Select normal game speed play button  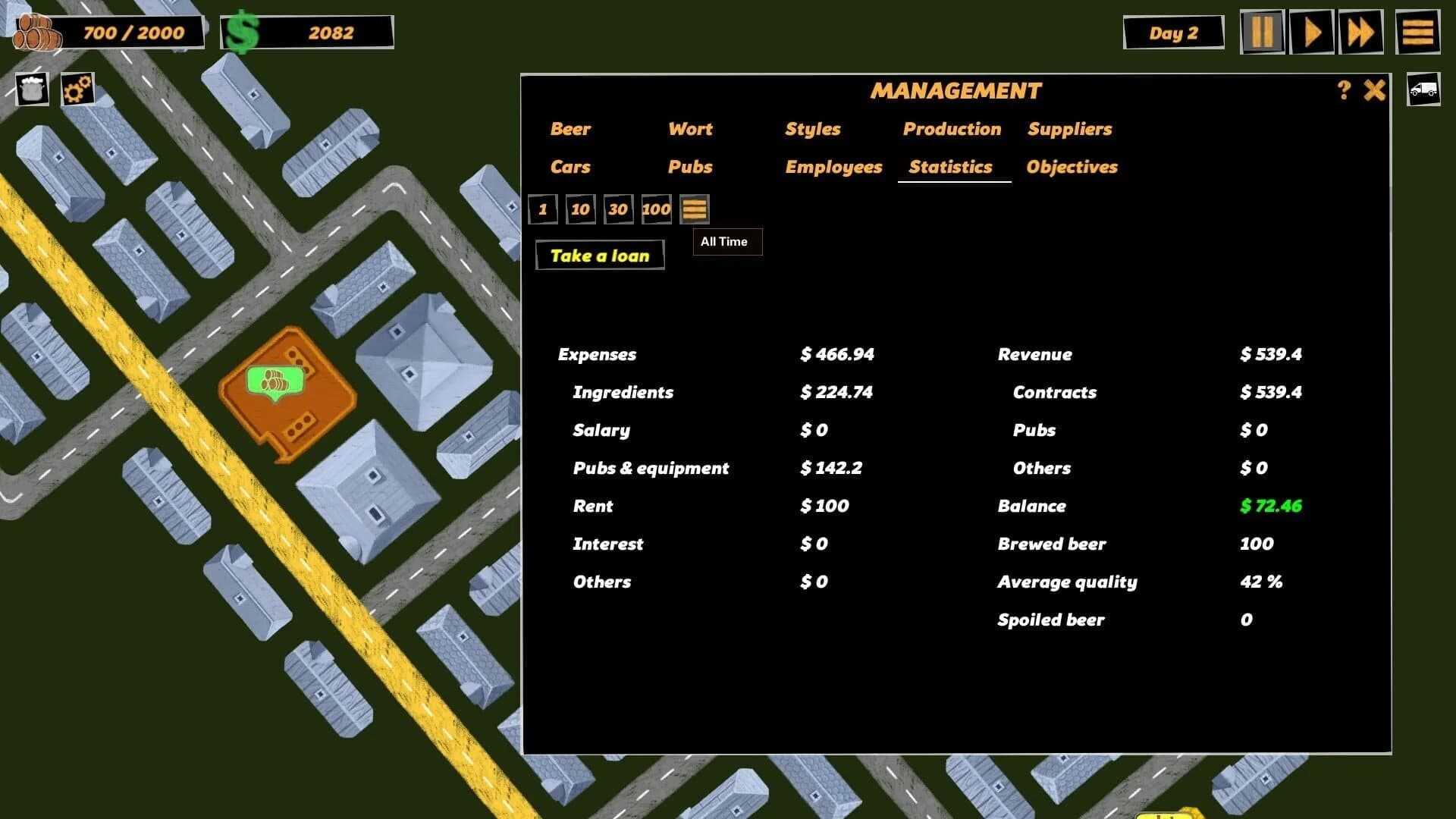(x=1311, y=32)
